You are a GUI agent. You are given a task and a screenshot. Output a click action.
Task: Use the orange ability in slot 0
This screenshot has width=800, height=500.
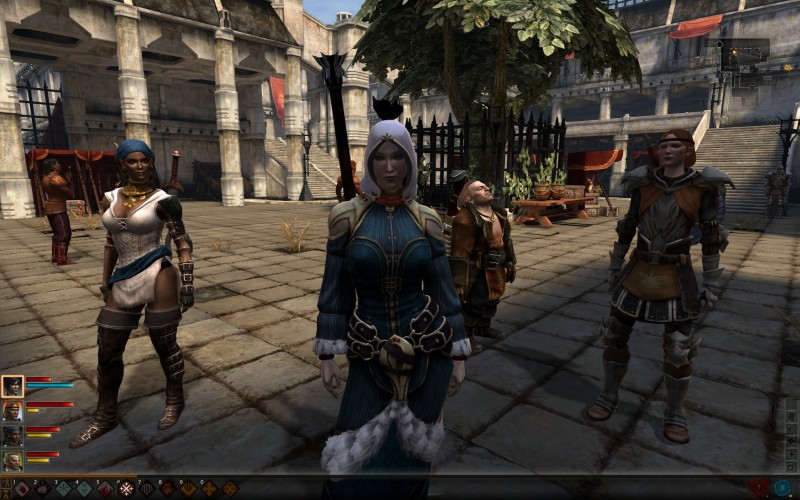(210, 489)
